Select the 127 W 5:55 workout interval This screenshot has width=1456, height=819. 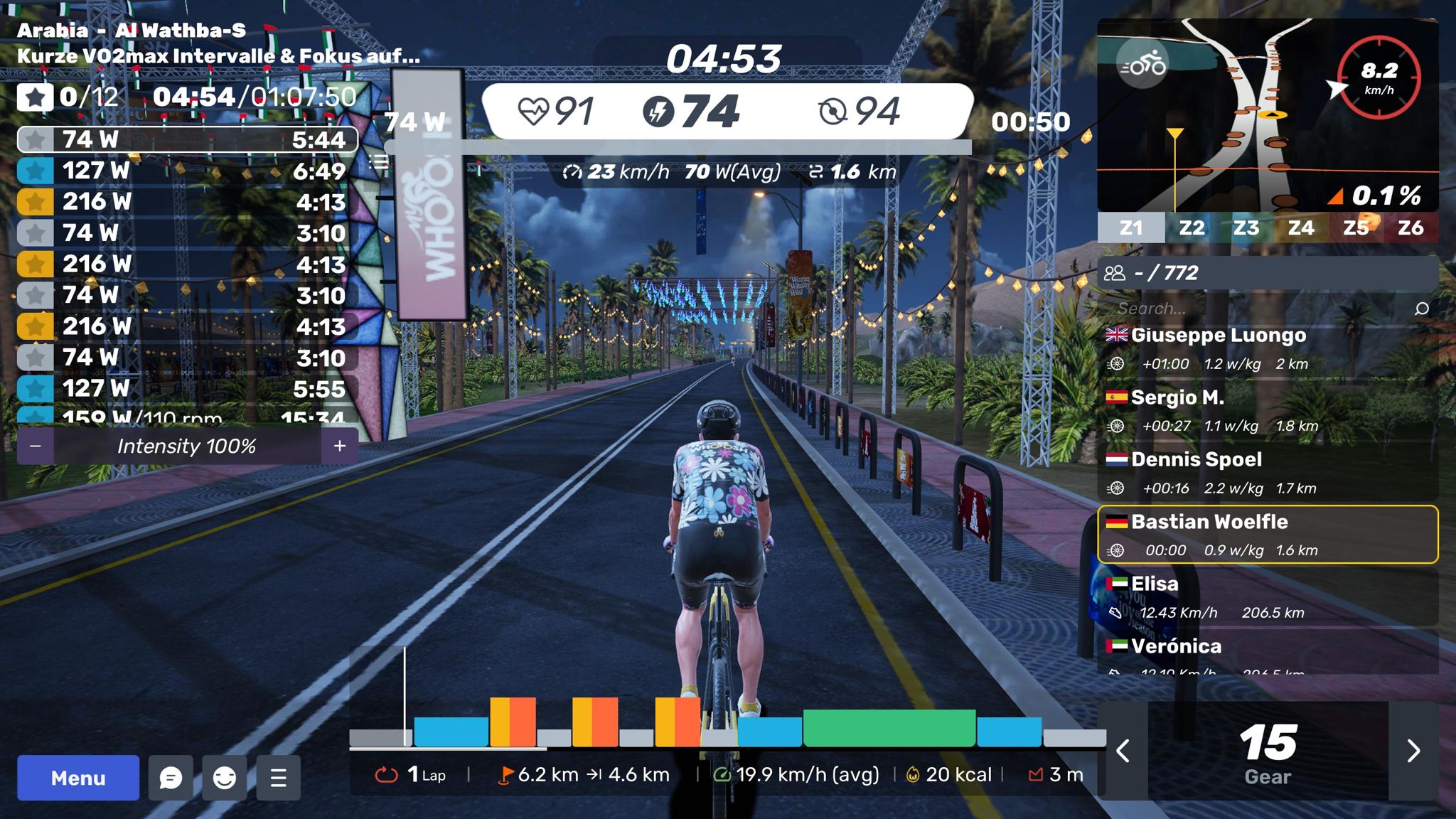[188, 389]
